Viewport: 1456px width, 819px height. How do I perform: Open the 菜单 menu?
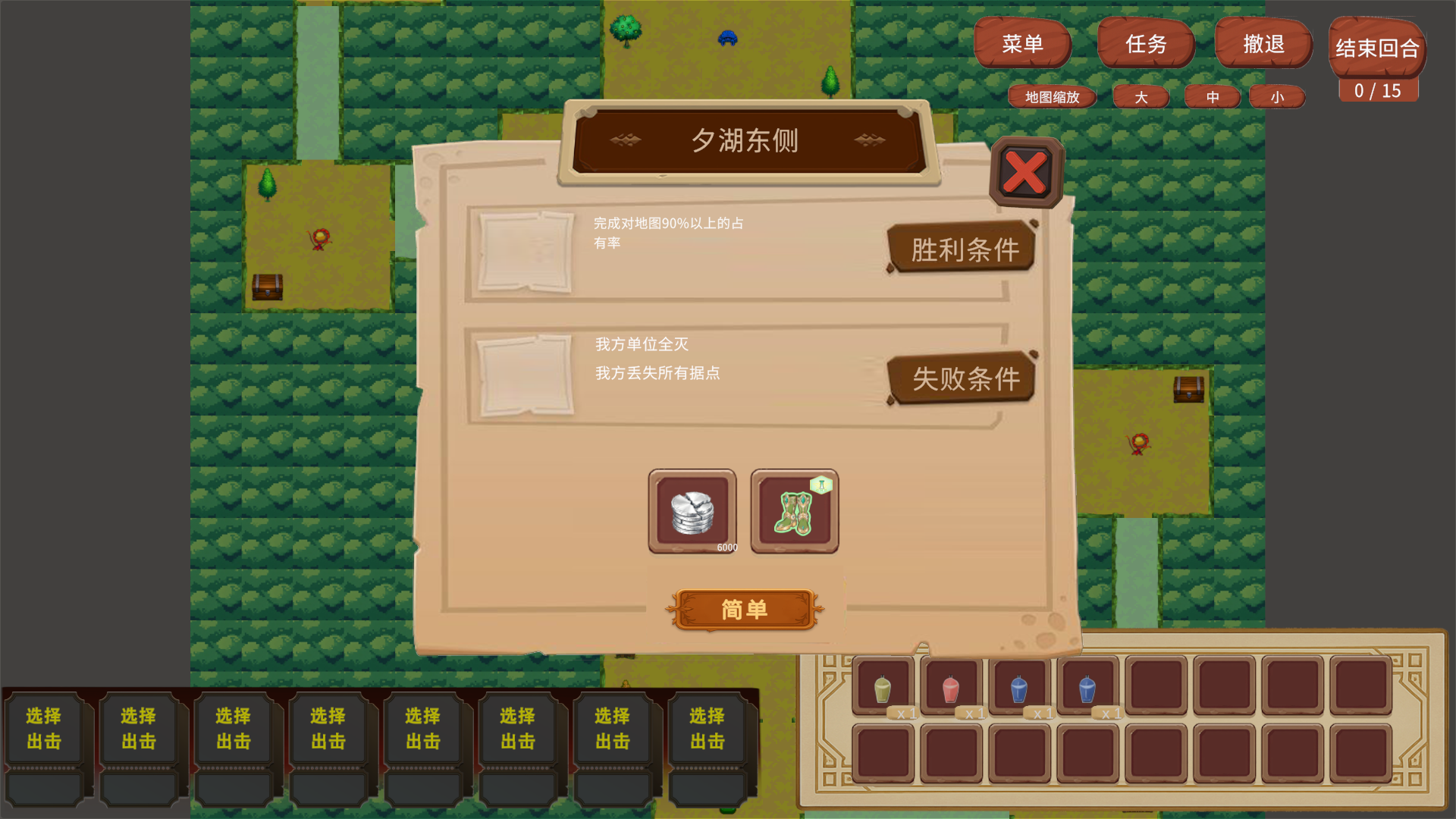(1023, 44)
